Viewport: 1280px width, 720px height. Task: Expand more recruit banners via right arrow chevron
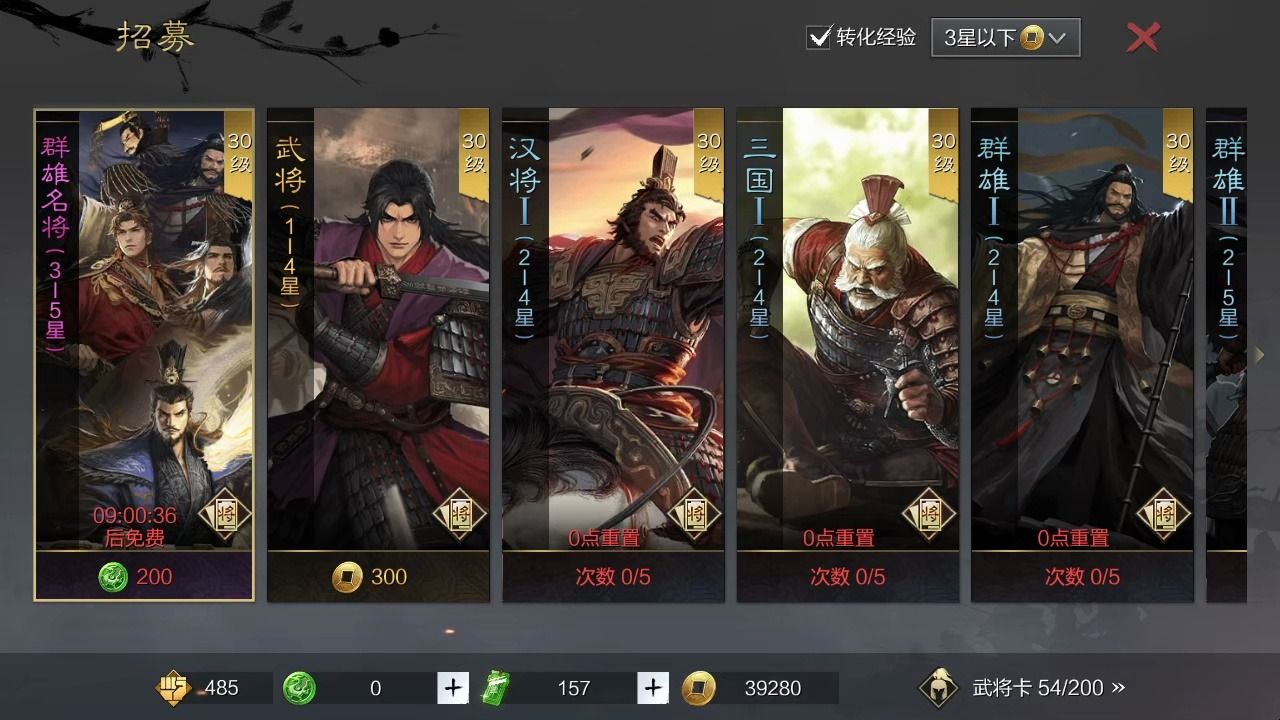[1259, 354]
